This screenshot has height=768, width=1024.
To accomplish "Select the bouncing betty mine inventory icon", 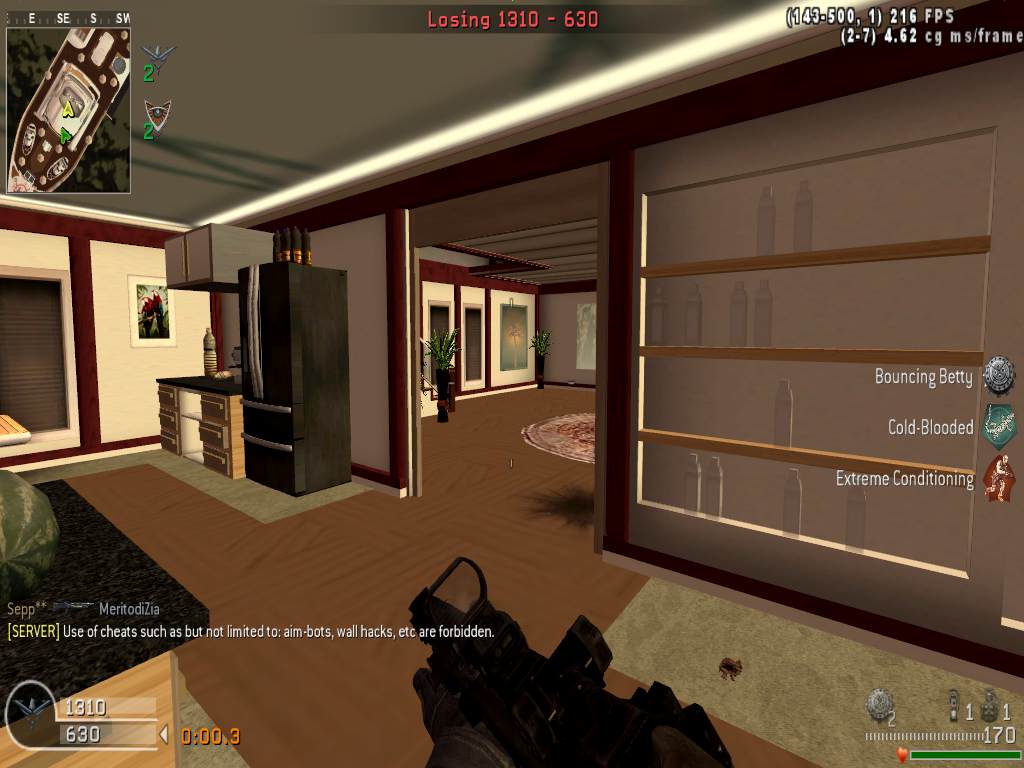I will coord(878,704).
